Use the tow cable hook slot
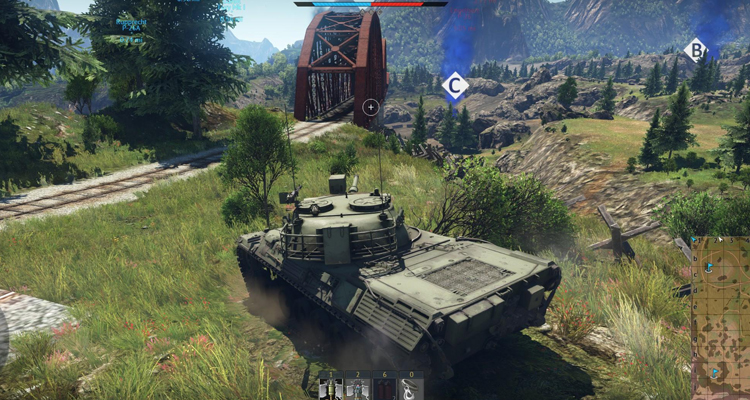Screen dimensions: 750x400 click(x=410, y=388)
